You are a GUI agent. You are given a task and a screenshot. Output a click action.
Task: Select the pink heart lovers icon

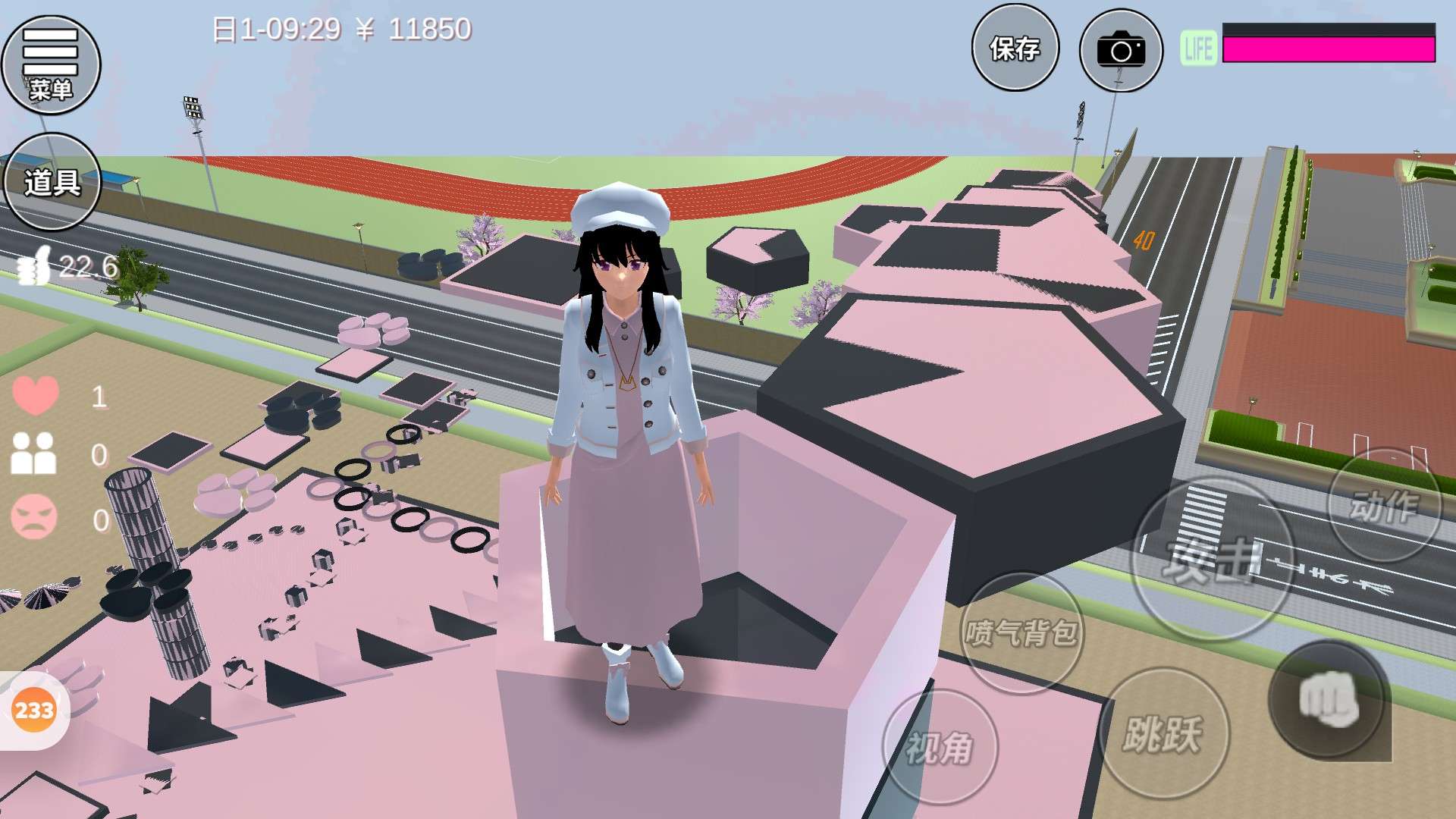[36, 395]
